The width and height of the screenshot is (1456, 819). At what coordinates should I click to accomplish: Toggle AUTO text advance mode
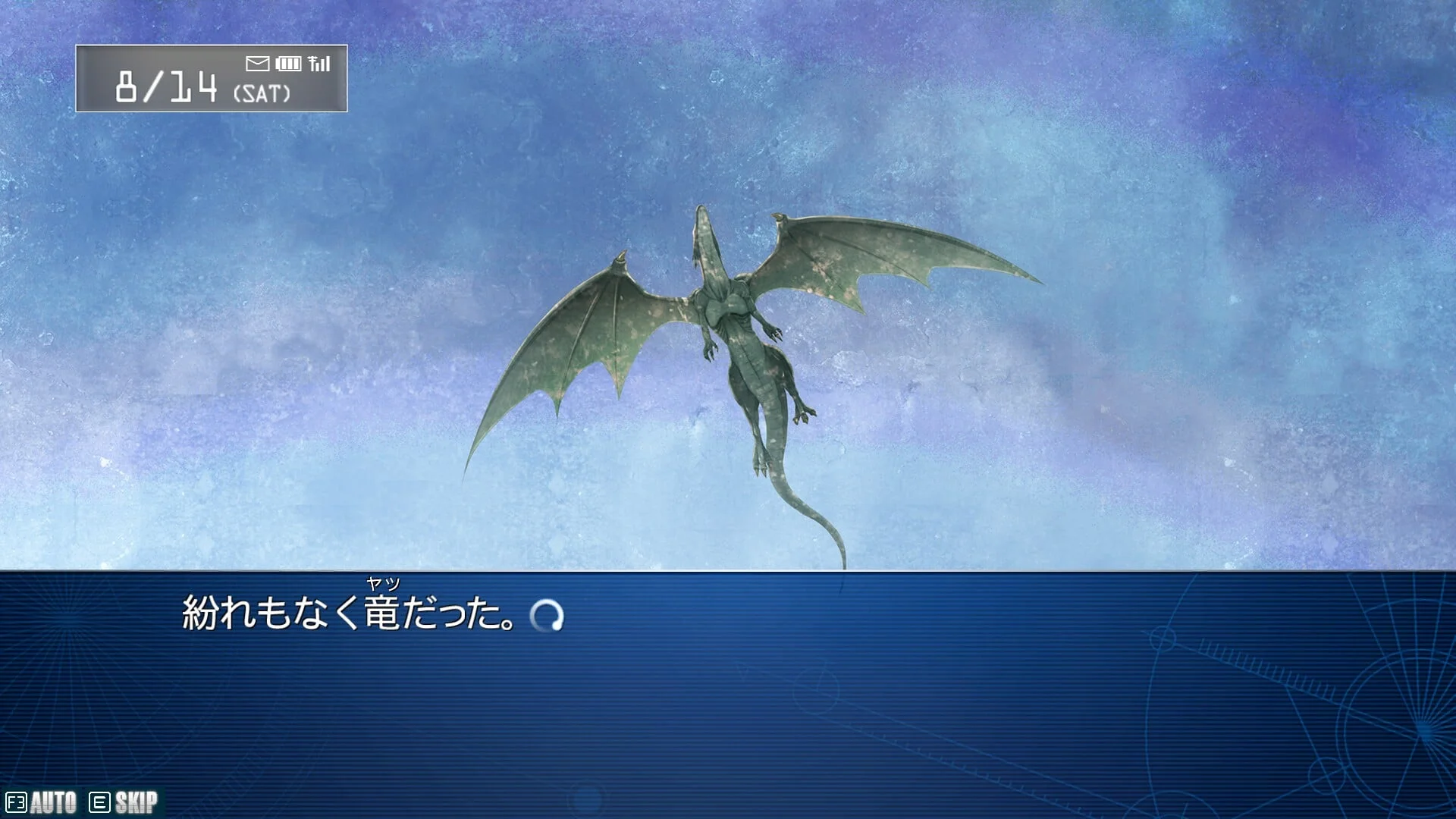tap(42, 802)
